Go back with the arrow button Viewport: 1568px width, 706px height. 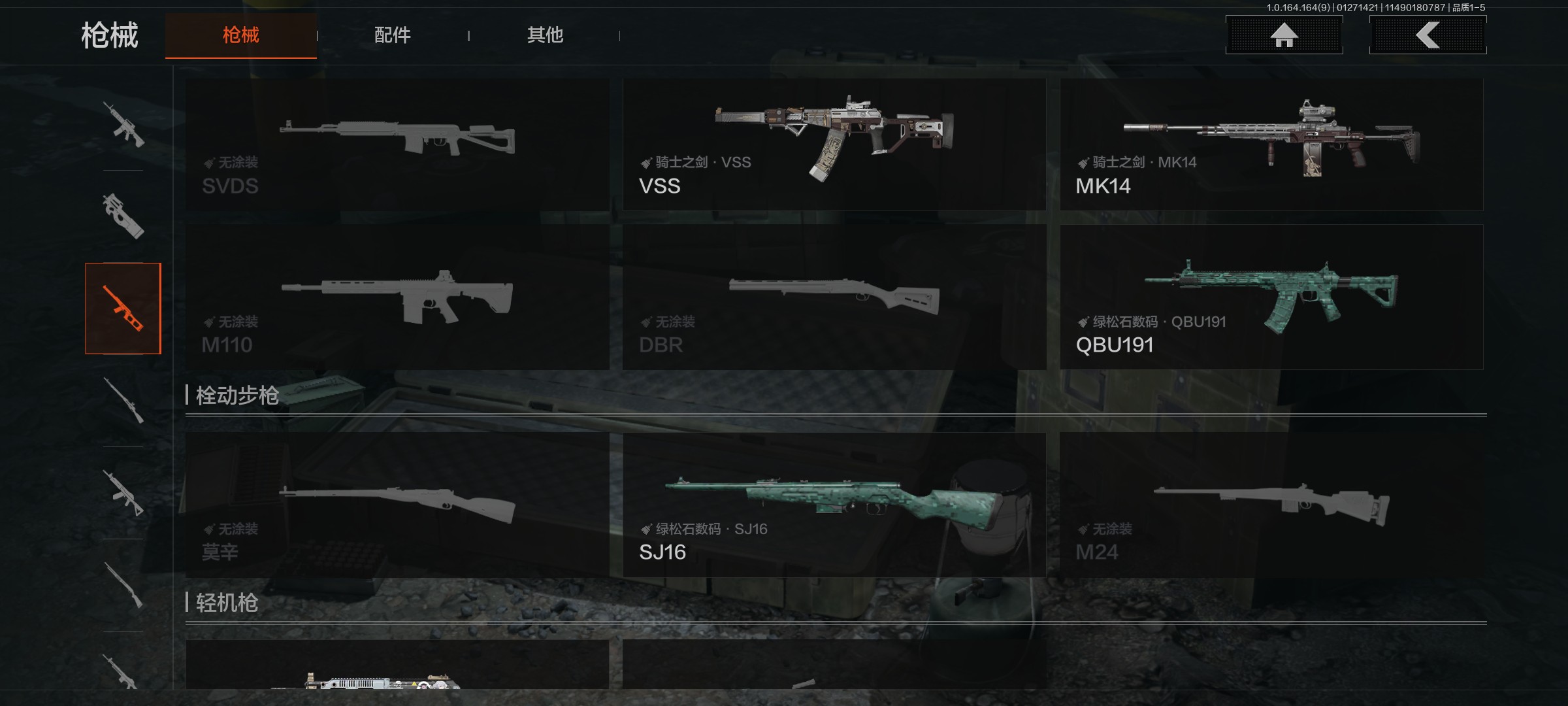[x=1428, y=35]
